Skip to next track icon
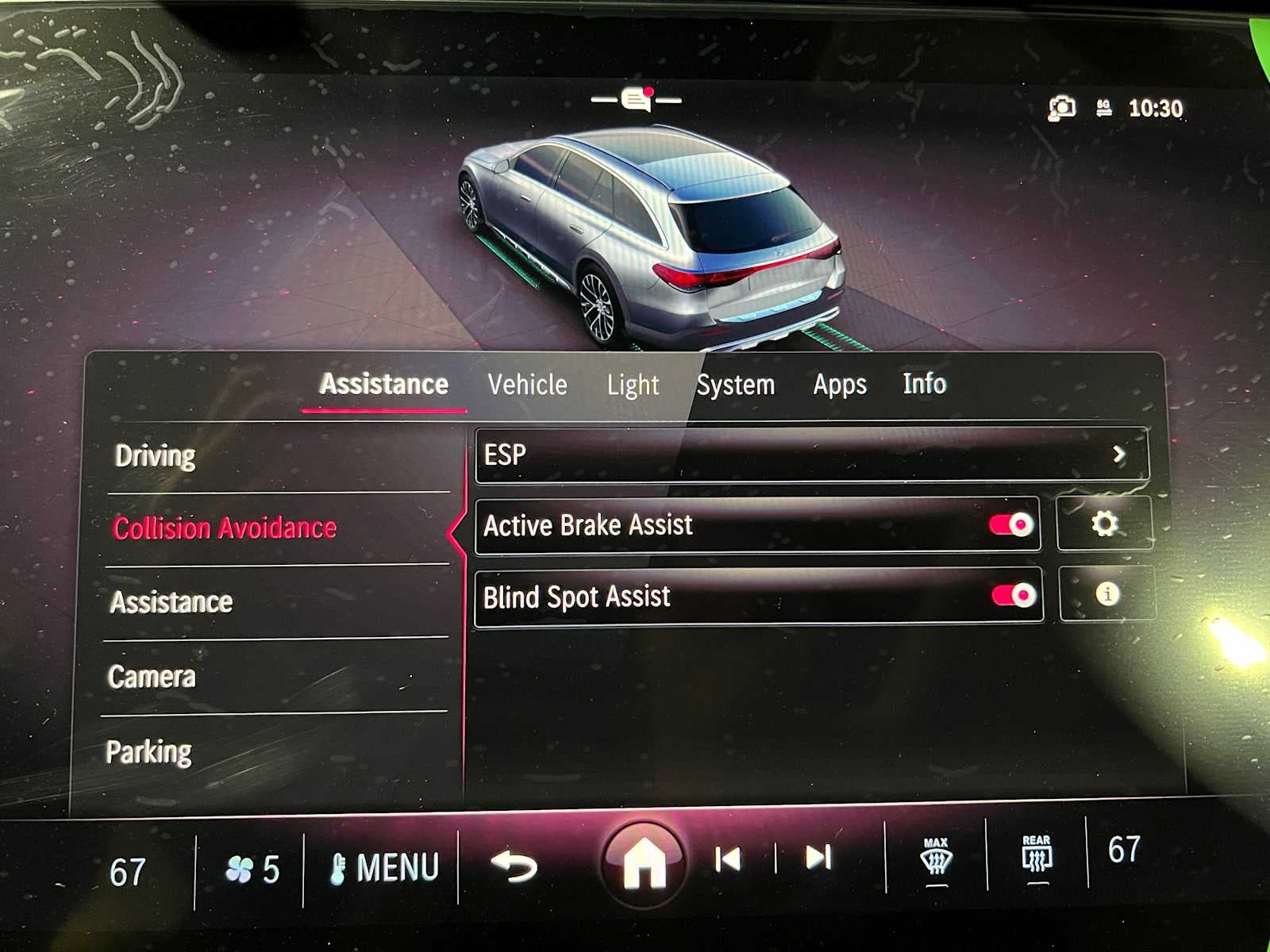Viewport: 1270px width, 952px height. pos(818,858)
